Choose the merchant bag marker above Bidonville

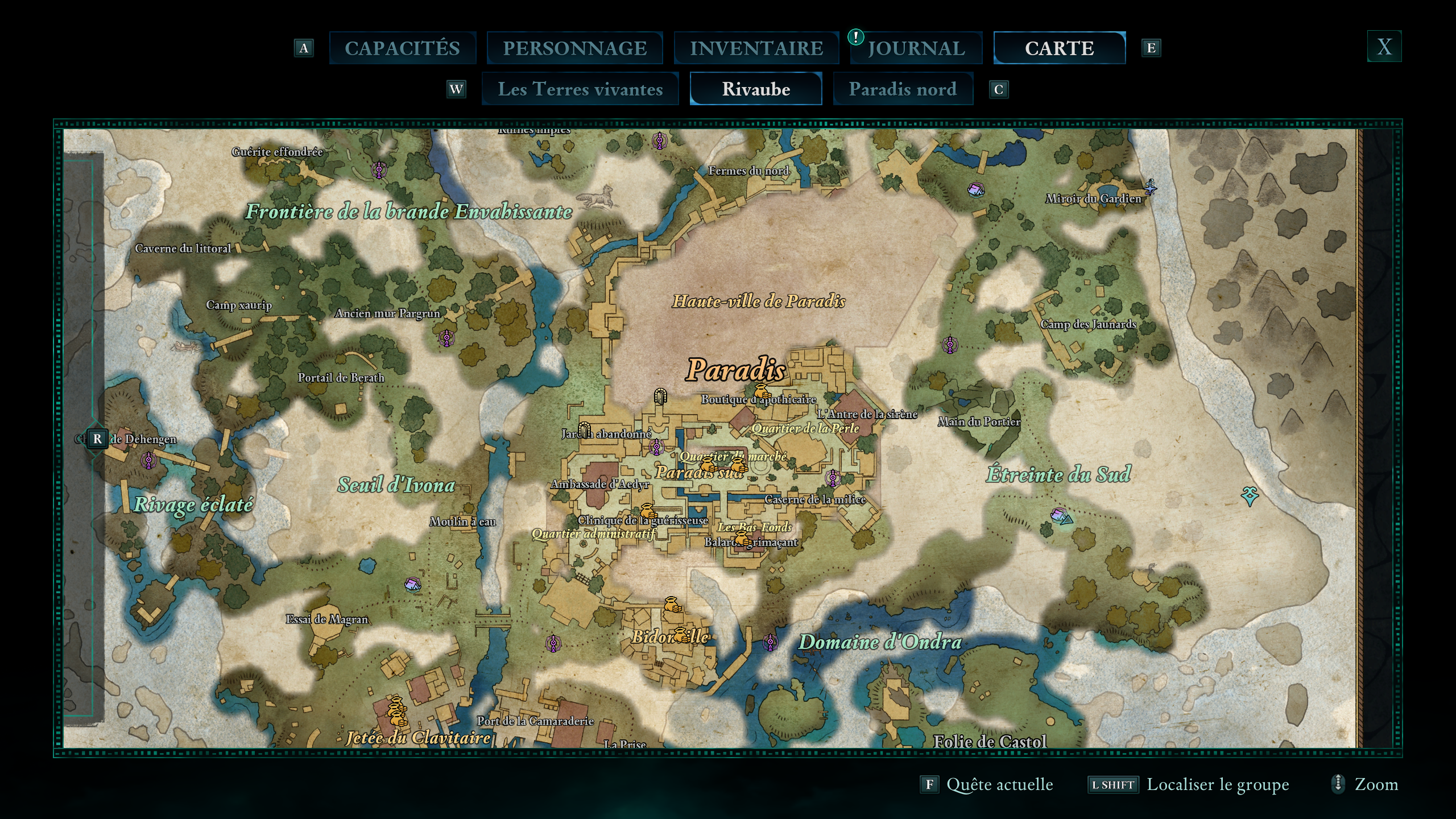click(x=672, y=605)
